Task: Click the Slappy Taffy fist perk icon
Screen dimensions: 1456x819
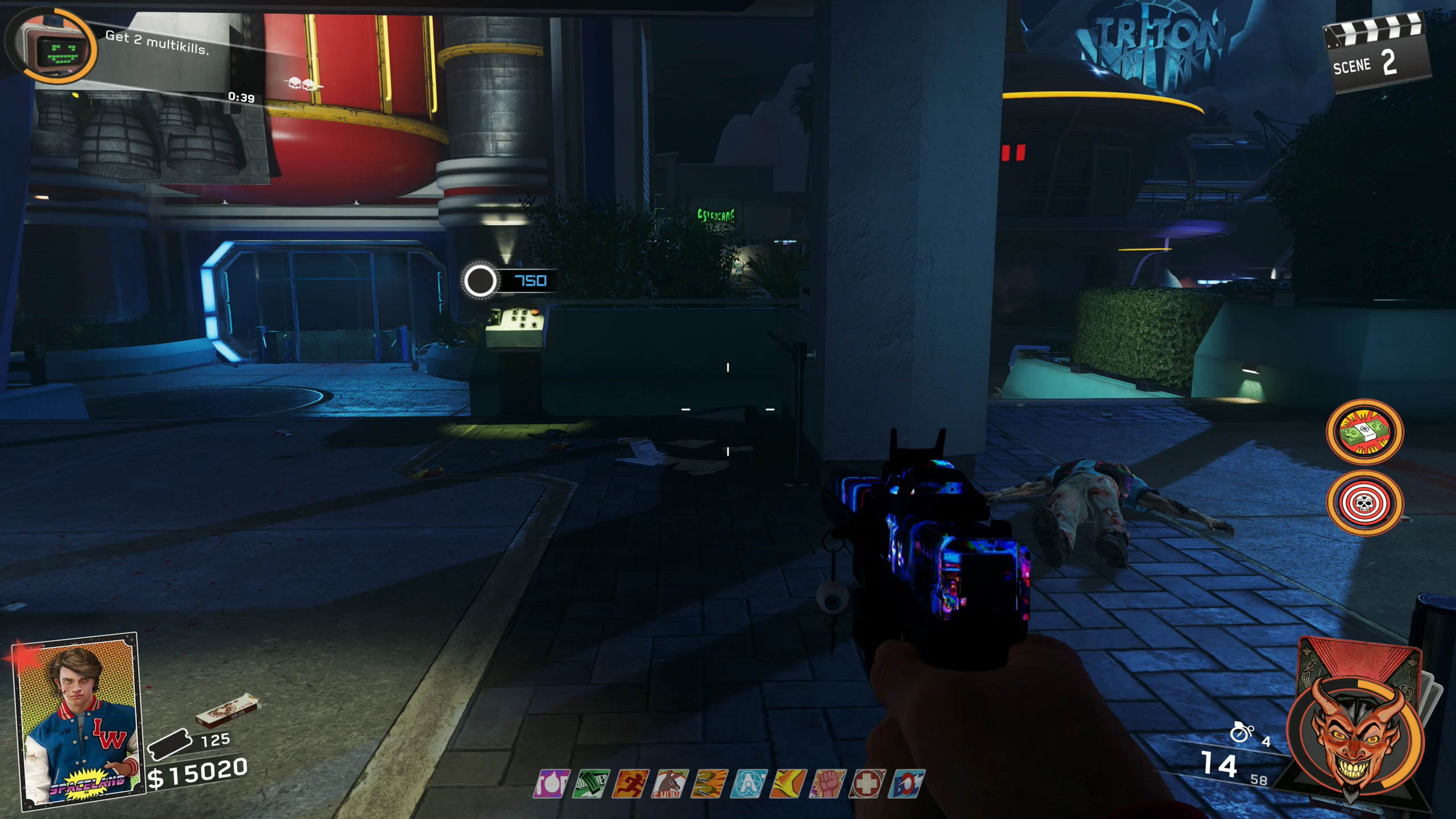Action: (828, 784)
